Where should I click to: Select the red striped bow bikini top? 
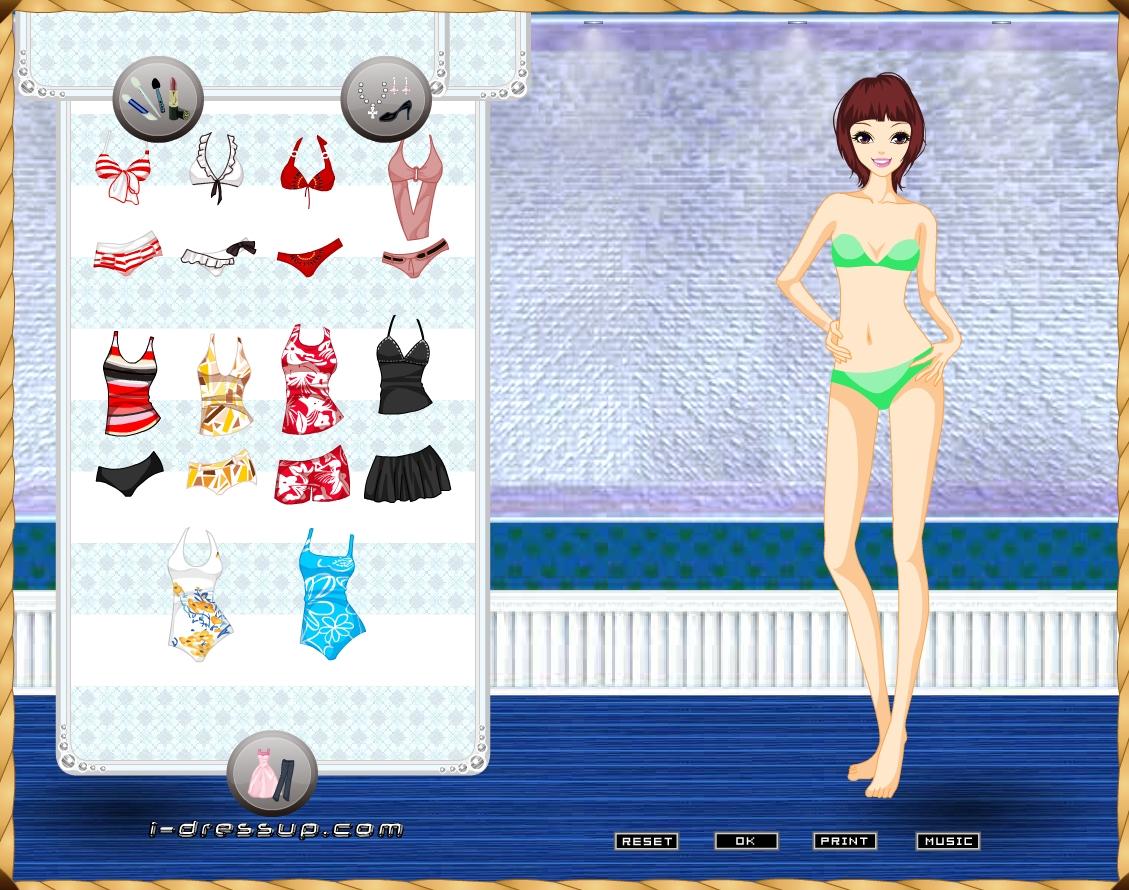(122, 174)
